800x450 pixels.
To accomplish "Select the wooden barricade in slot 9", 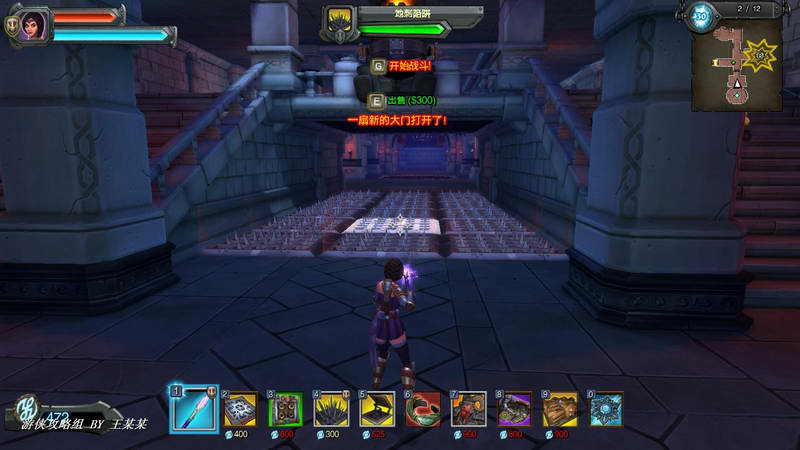I will 561,409.
